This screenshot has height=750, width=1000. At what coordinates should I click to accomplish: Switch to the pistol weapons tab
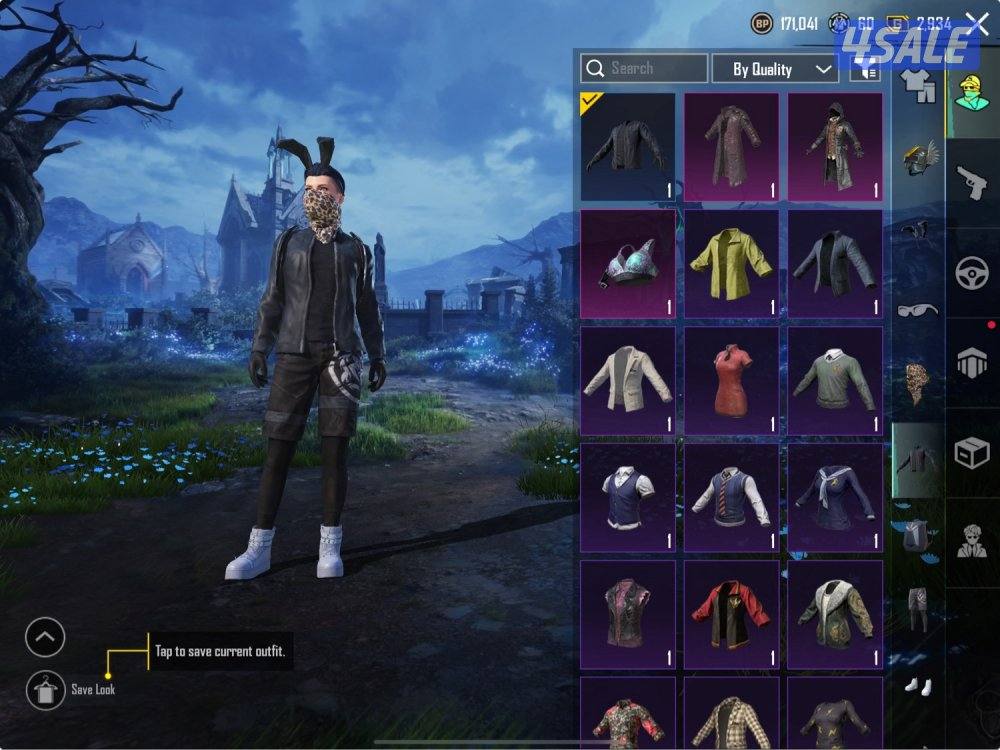coord(972,183)
